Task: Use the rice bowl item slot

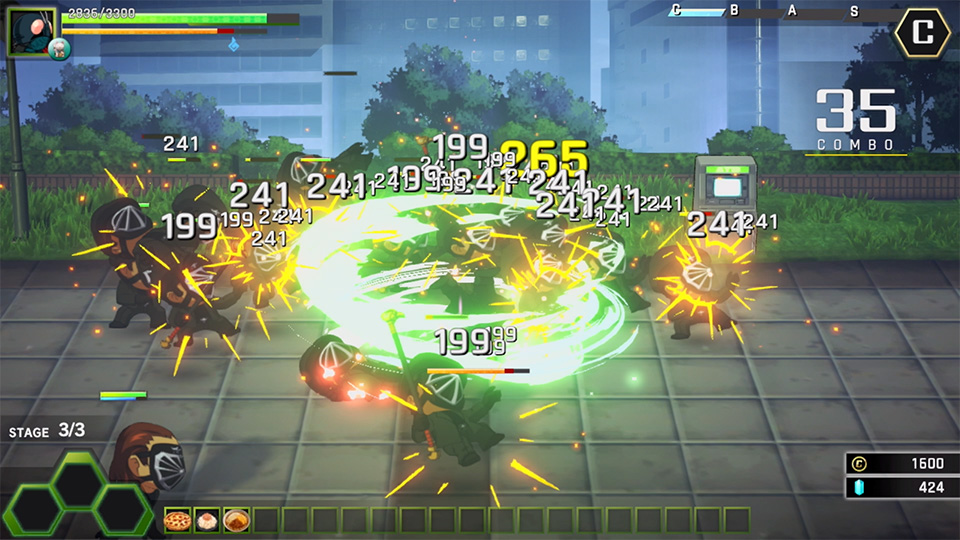Action: pyautogui.click(x=207, y=520)
